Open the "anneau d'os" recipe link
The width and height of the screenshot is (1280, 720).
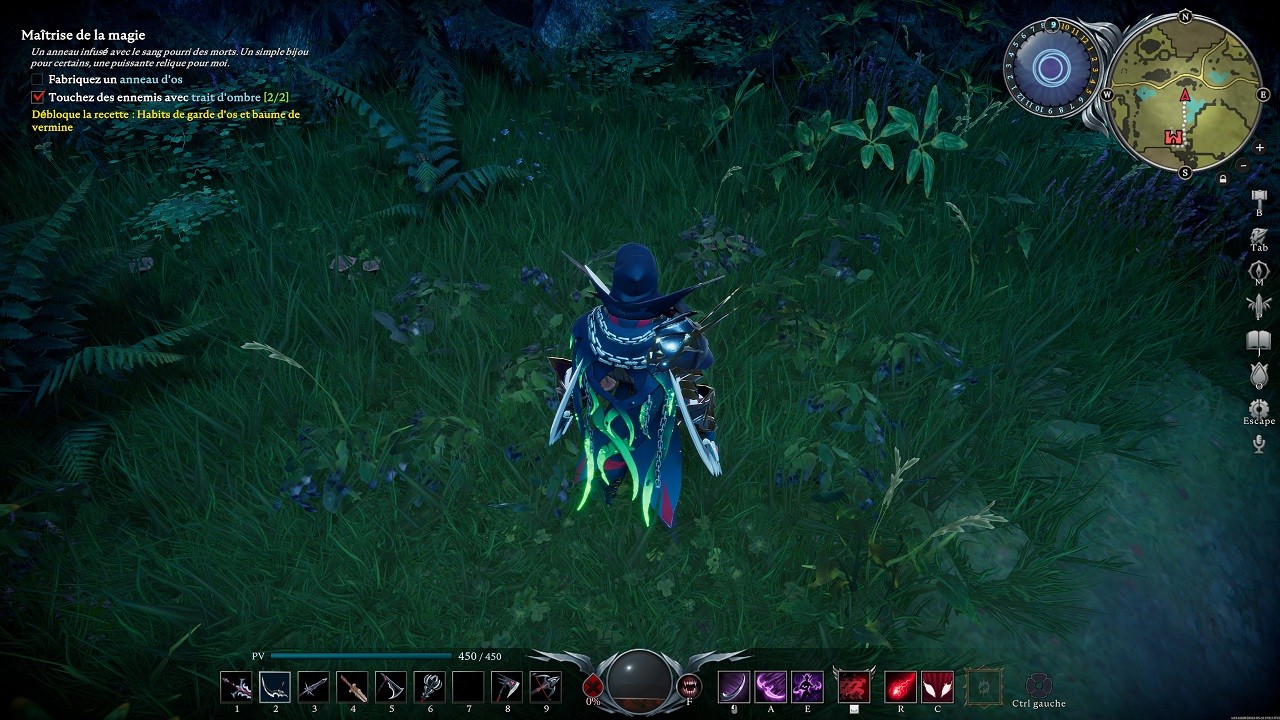150,79
